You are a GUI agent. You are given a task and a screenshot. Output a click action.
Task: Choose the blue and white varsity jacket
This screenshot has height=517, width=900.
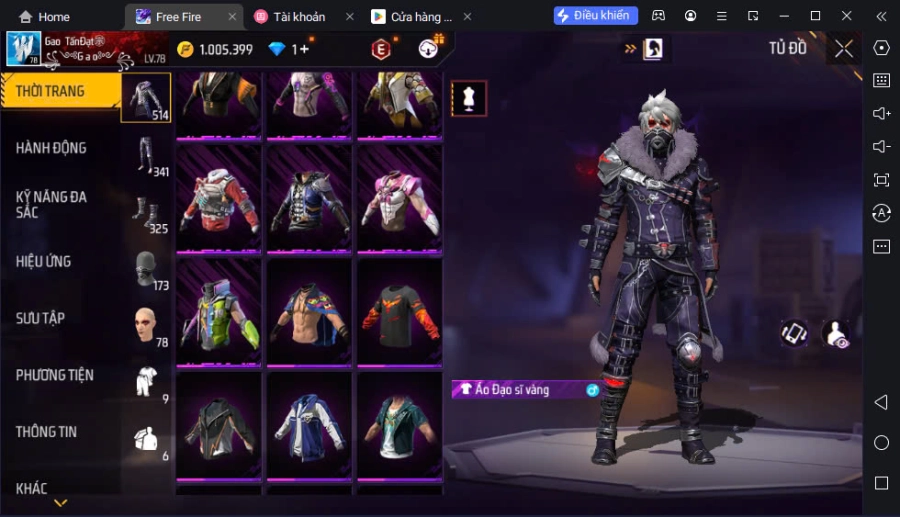click(309, 425)
